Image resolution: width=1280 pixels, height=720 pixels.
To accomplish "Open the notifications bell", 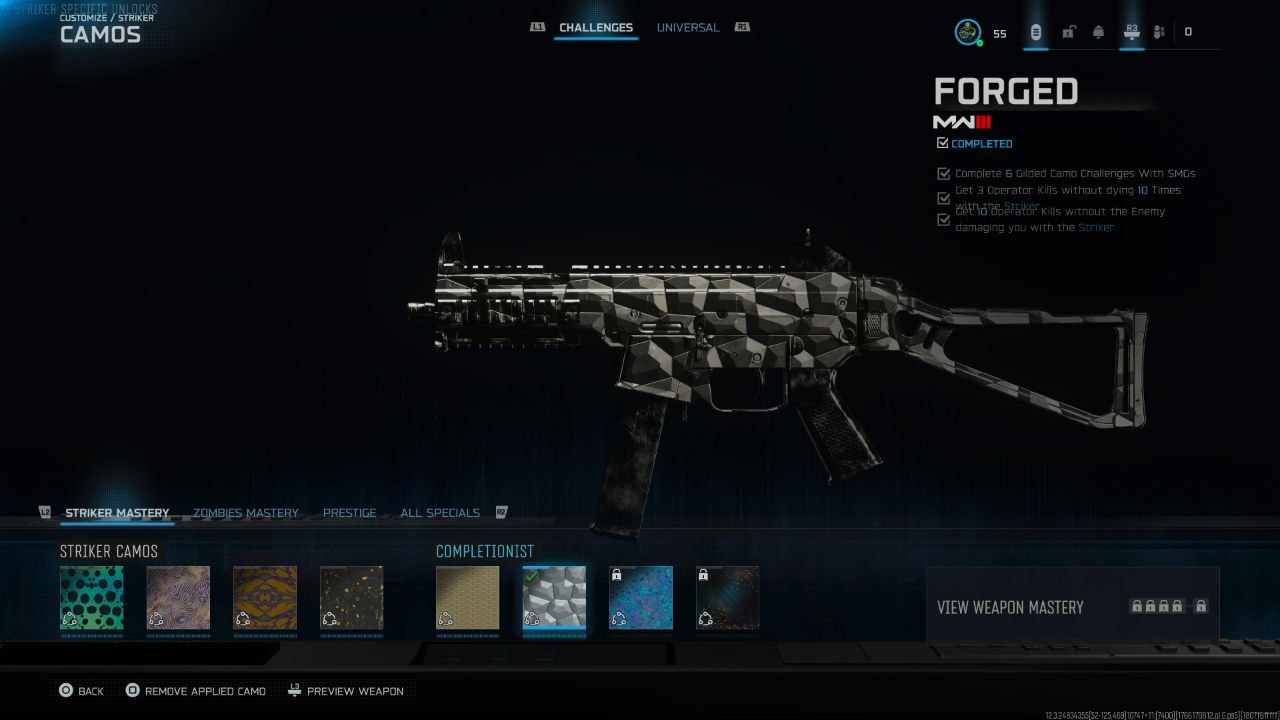I will [x=1098, y=32].
